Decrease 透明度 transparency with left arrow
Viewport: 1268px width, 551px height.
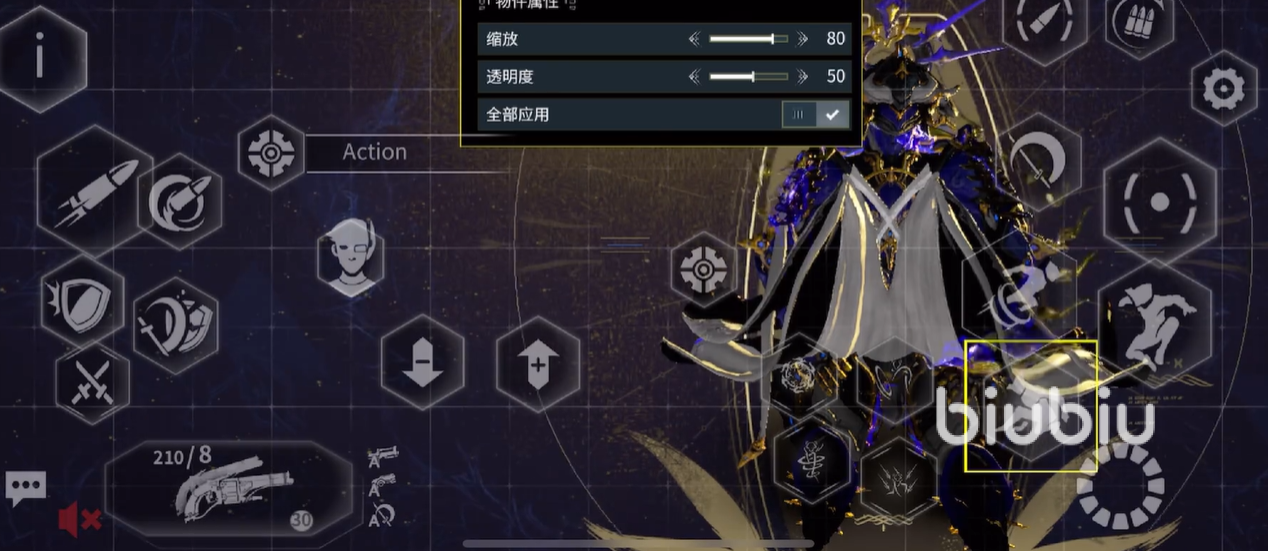coord(695,76)
